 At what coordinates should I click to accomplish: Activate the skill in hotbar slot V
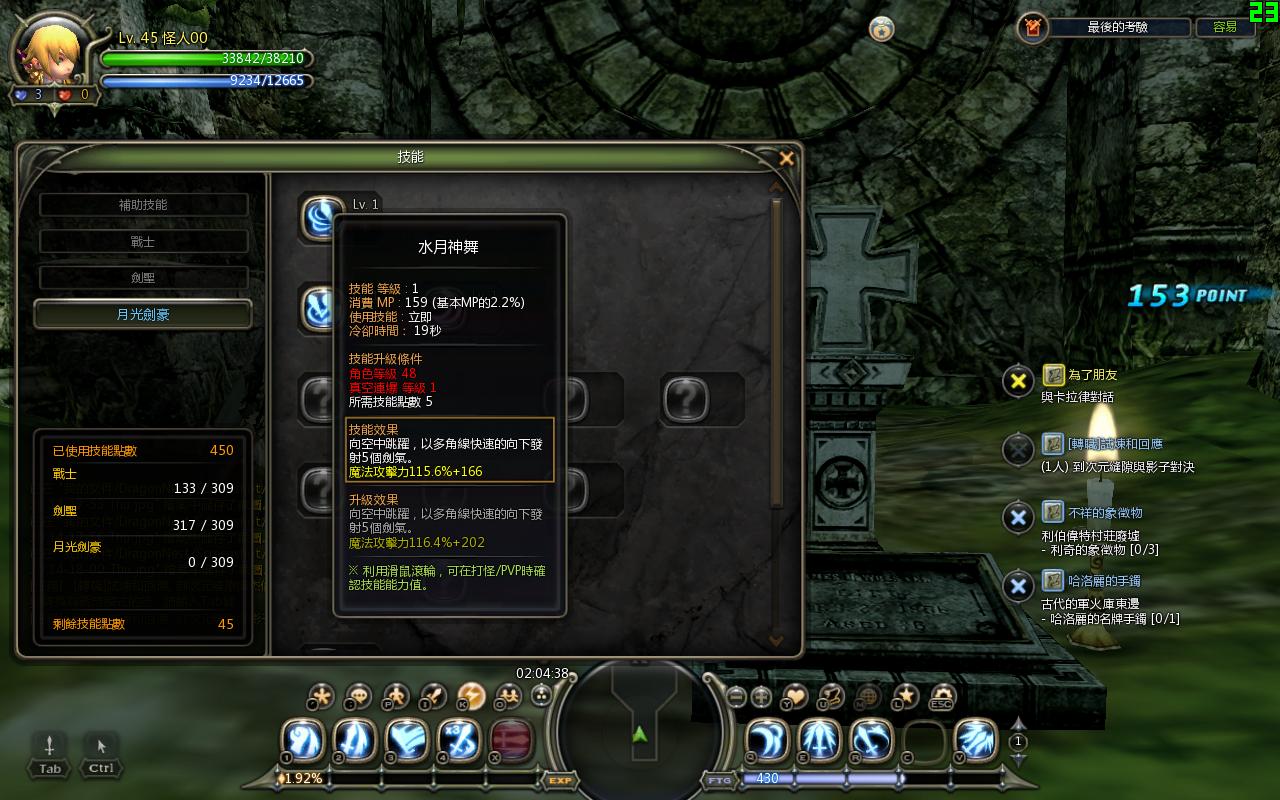tap(976, 740)
